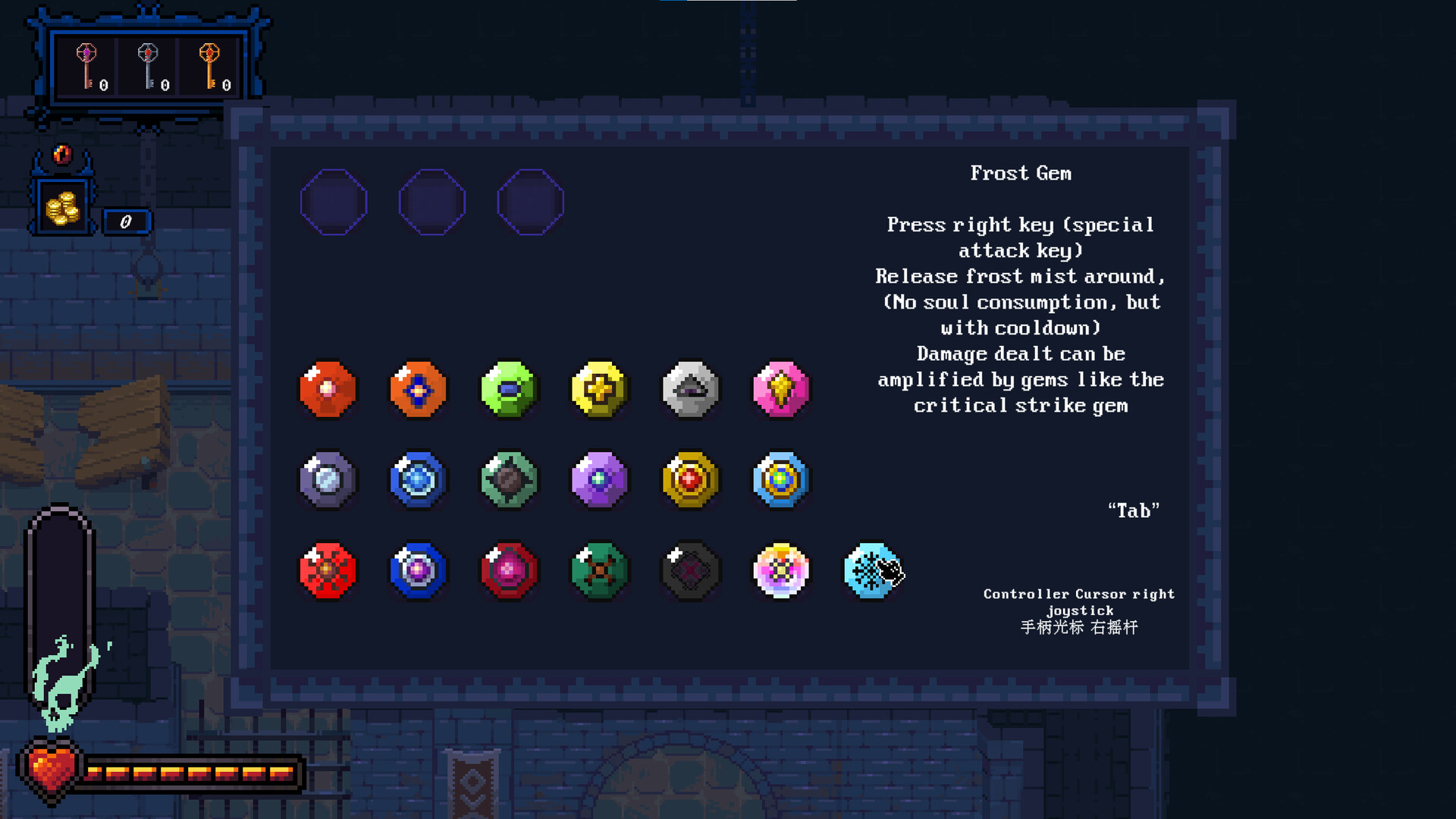Pick the pink lightning bolt gem

point(781,390)
